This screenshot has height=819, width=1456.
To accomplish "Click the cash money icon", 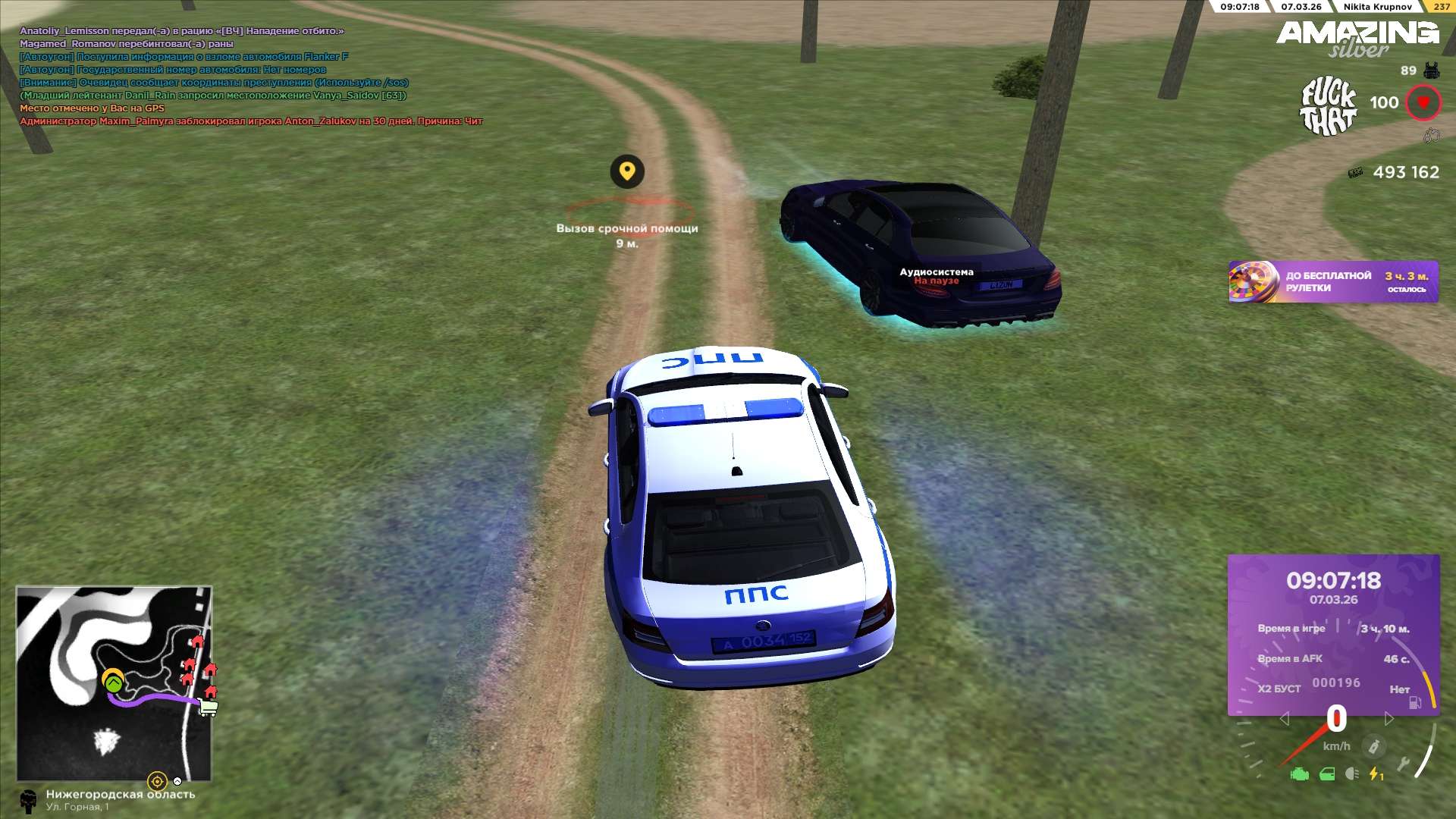I will (1355, 173).
